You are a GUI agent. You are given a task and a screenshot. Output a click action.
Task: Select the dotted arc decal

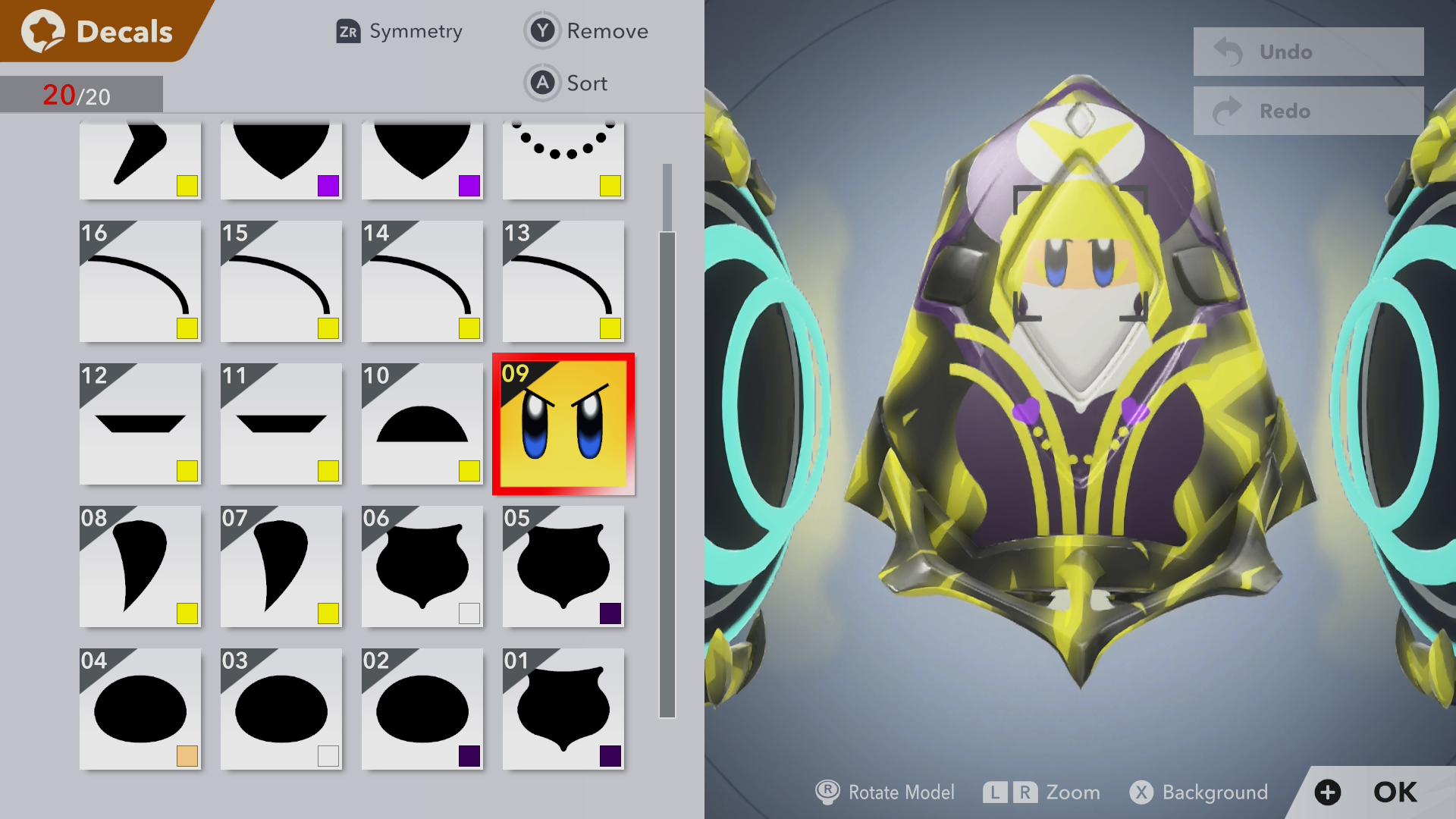(563, 159)
